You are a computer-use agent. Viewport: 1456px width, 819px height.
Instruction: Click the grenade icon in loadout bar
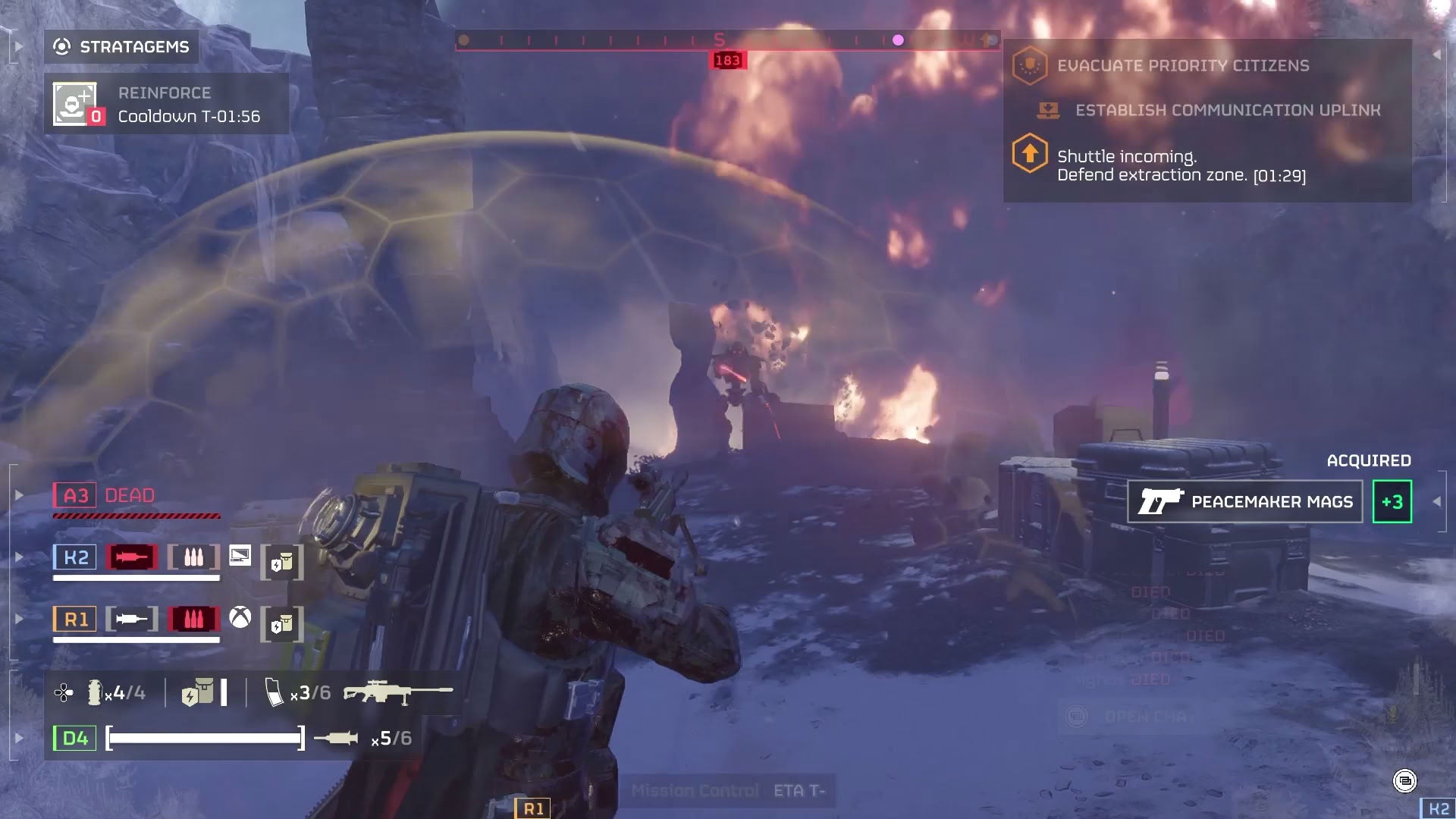pyautogui.click(x=94, y=692)
